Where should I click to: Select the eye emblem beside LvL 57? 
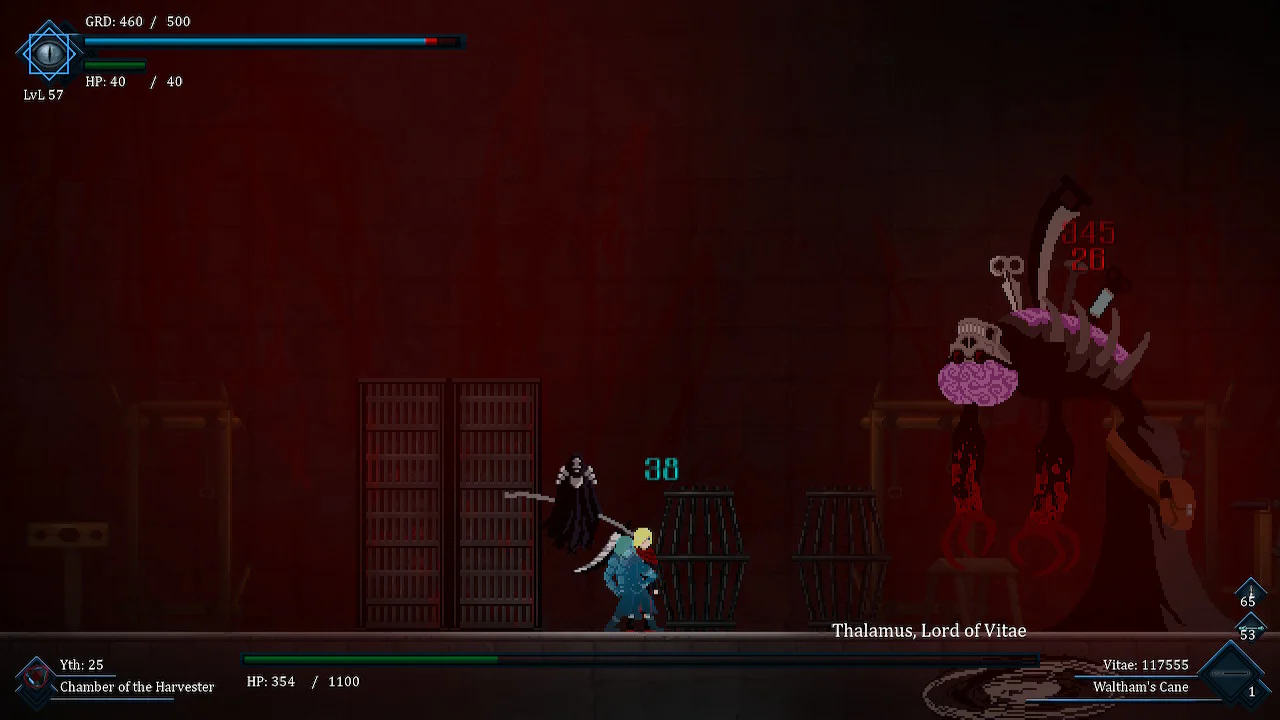tap(48, 54)
